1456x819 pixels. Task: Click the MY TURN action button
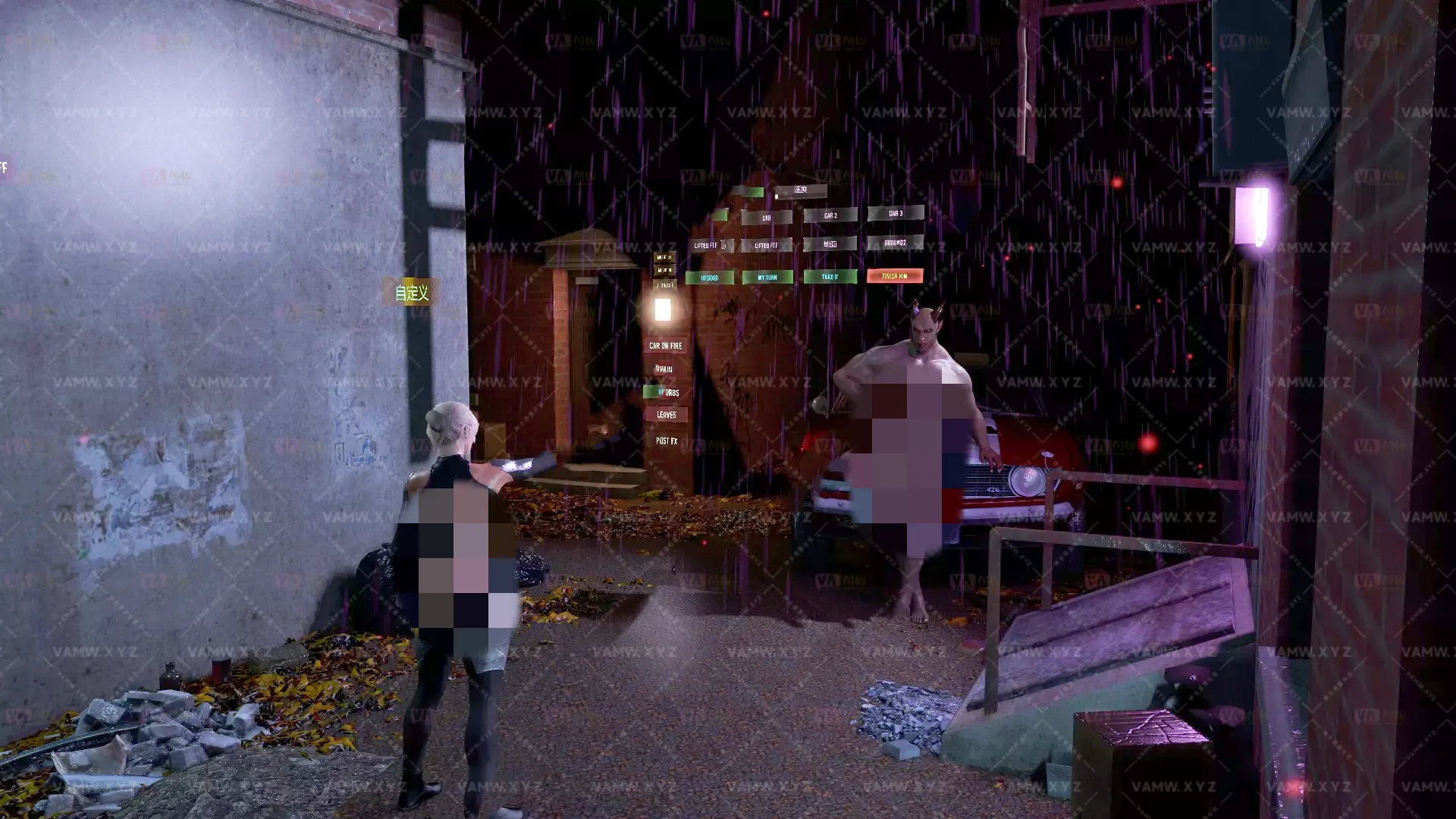tap(767, 277)
